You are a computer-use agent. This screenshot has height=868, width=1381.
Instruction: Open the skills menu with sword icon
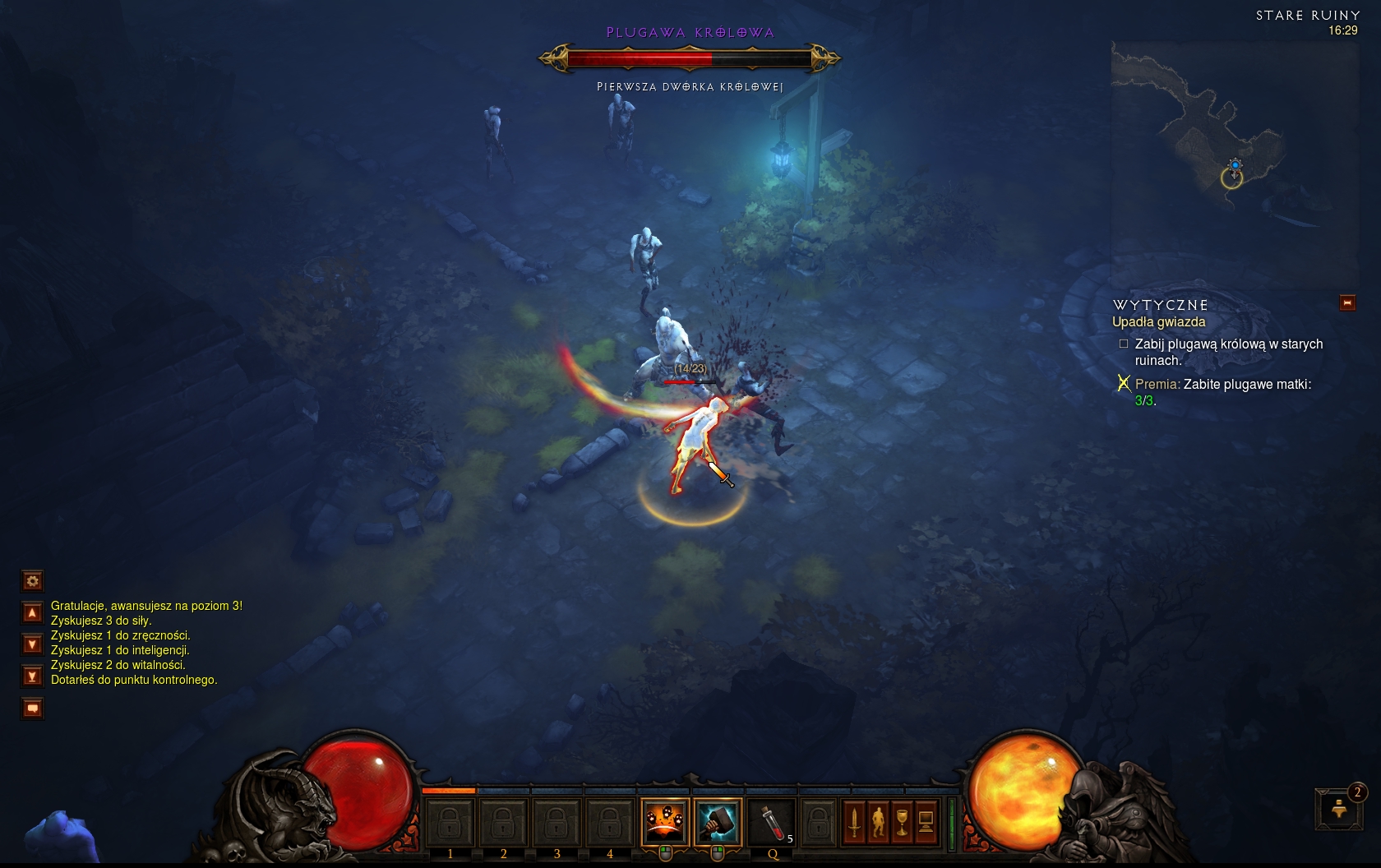tap(855, 821)
